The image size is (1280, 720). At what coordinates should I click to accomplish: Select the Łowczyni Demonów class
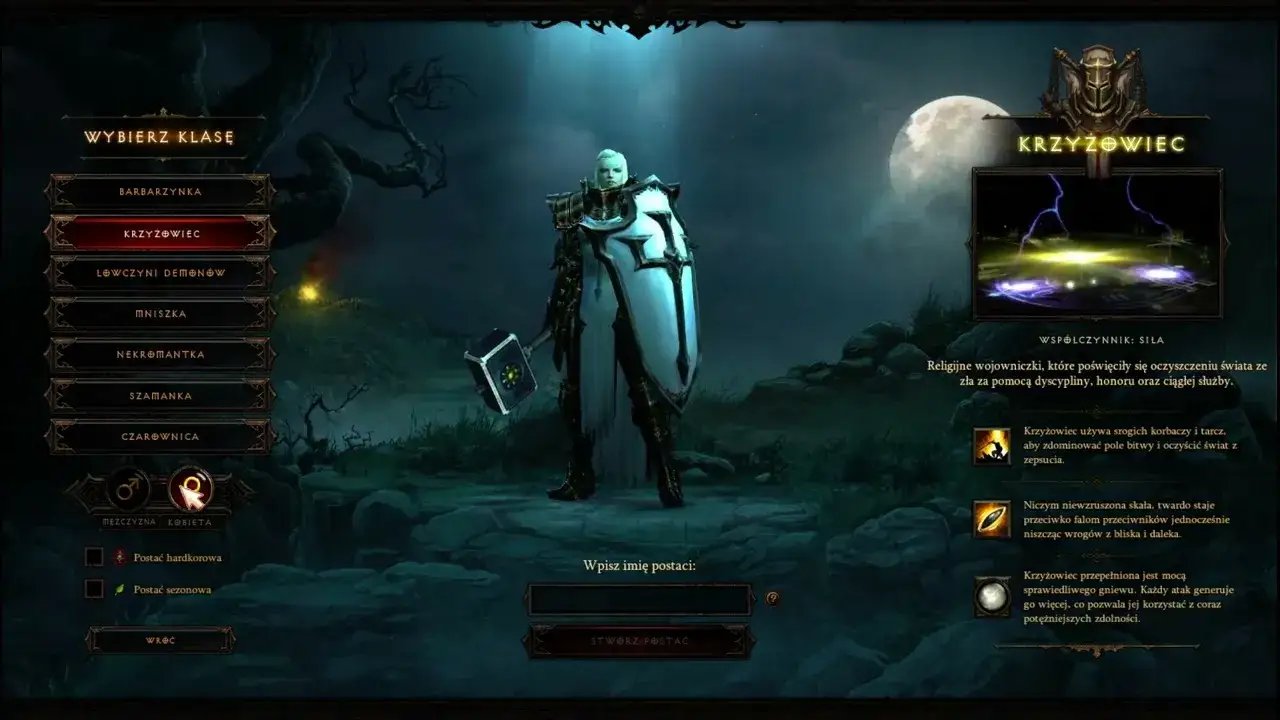click(162, 272)
